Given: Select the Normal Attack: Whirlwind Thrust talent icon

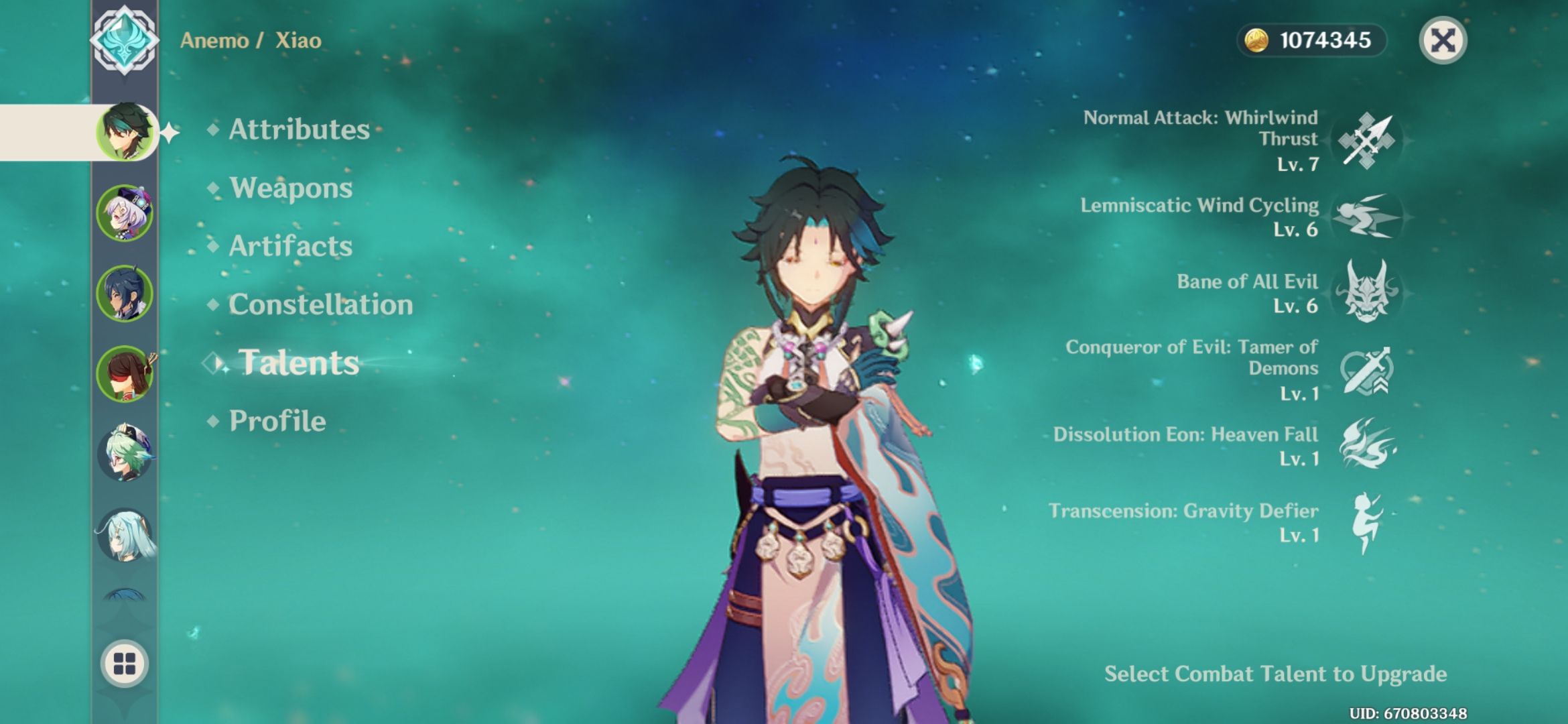Looking at the screenshot, I should 1367,141.
